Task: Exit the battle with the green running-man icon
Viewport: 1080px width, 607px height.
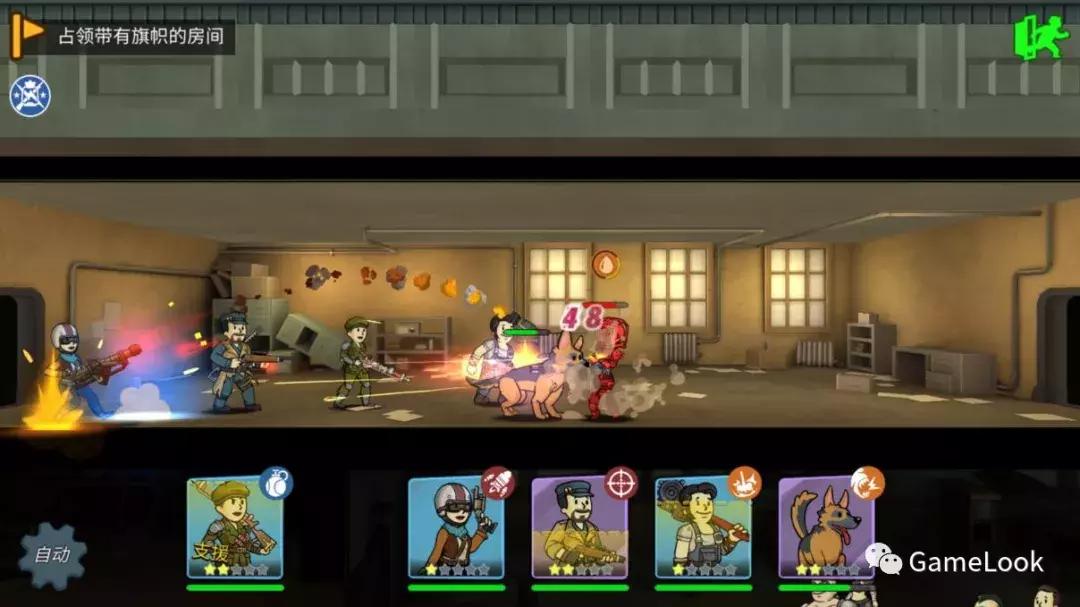Action: point(1041,38)
